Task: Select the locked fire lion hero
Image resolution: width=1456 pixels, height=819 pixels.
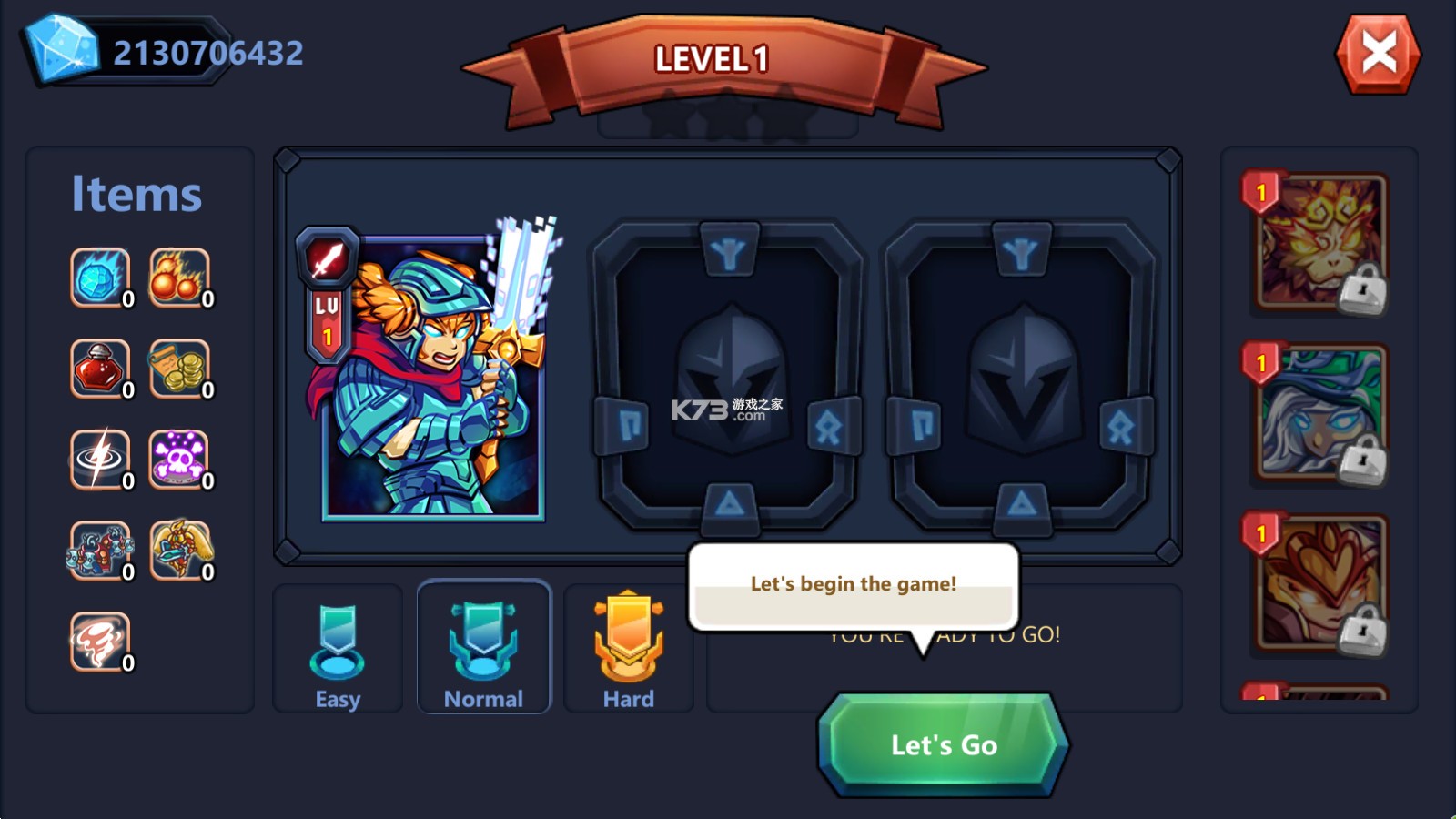Action: [1319, 243]
